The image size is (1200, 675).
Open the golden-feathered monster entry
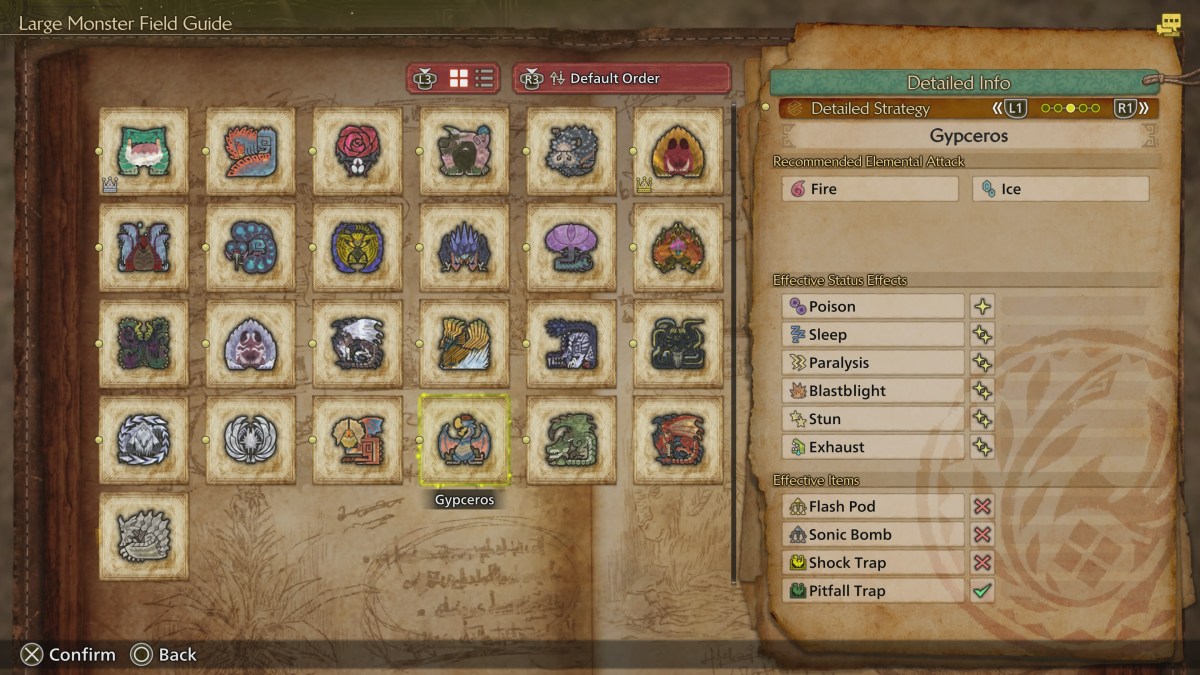point(464,343)
